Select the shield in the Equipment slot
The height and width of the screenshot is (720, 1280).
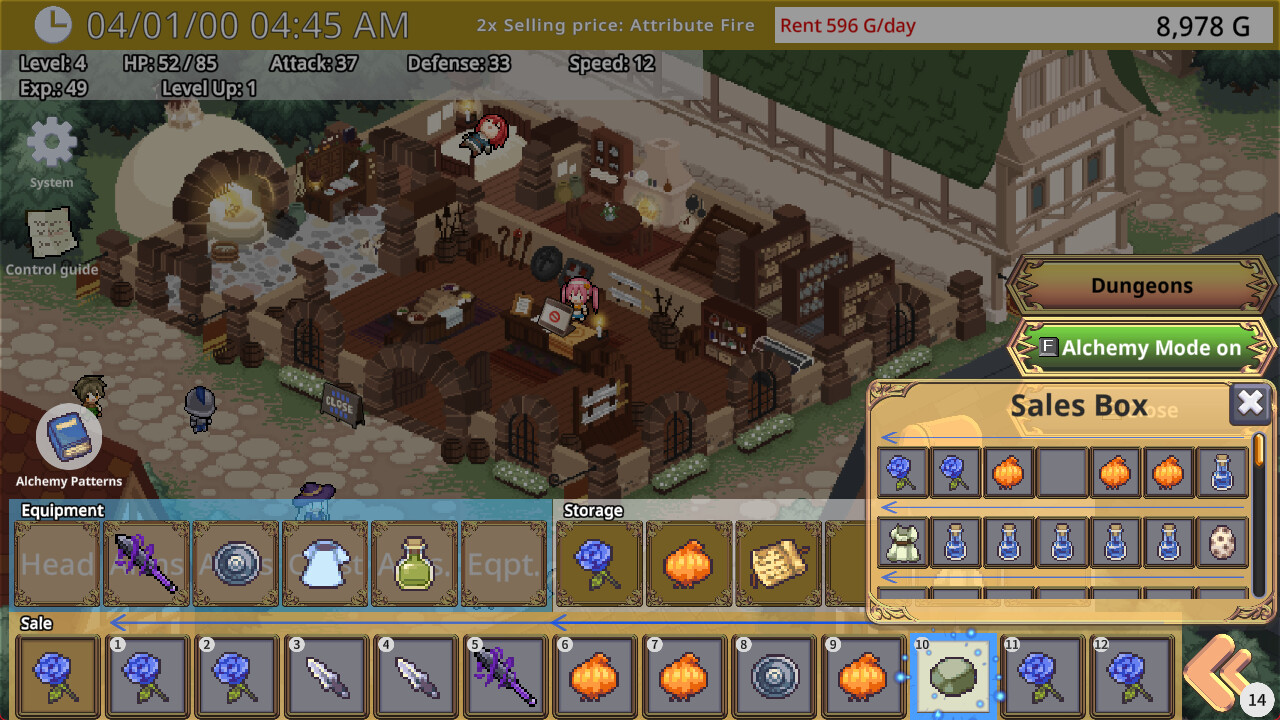coord(235,563)
